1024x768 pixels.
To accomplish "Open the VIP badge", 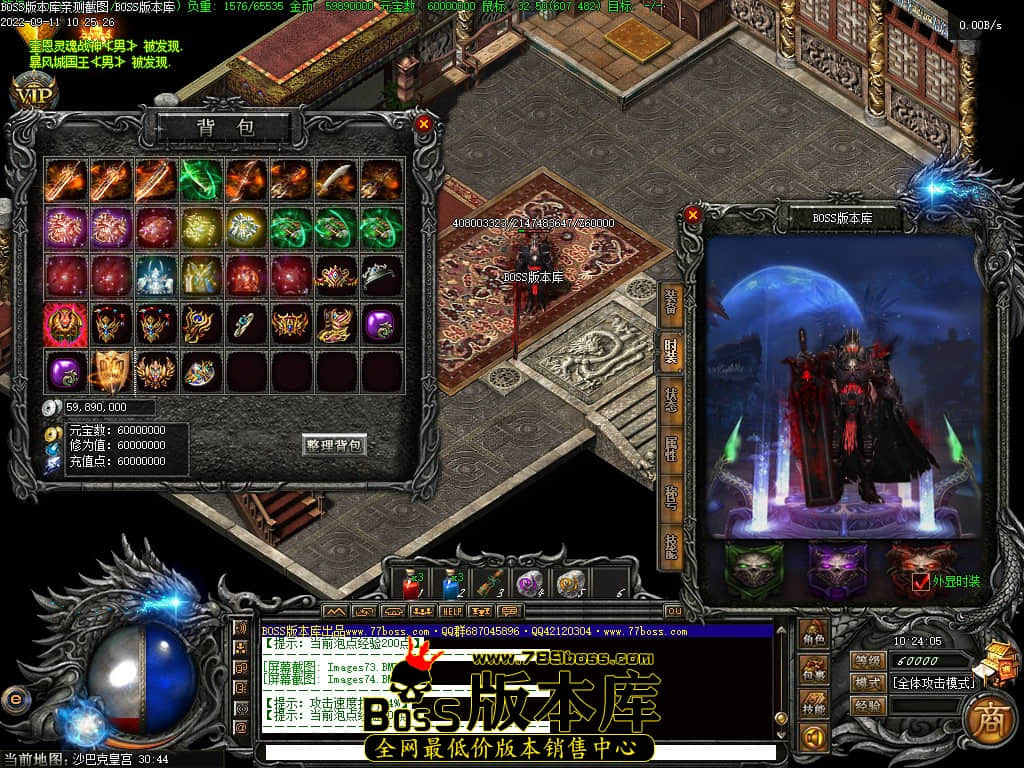I will tap(33, 93).
